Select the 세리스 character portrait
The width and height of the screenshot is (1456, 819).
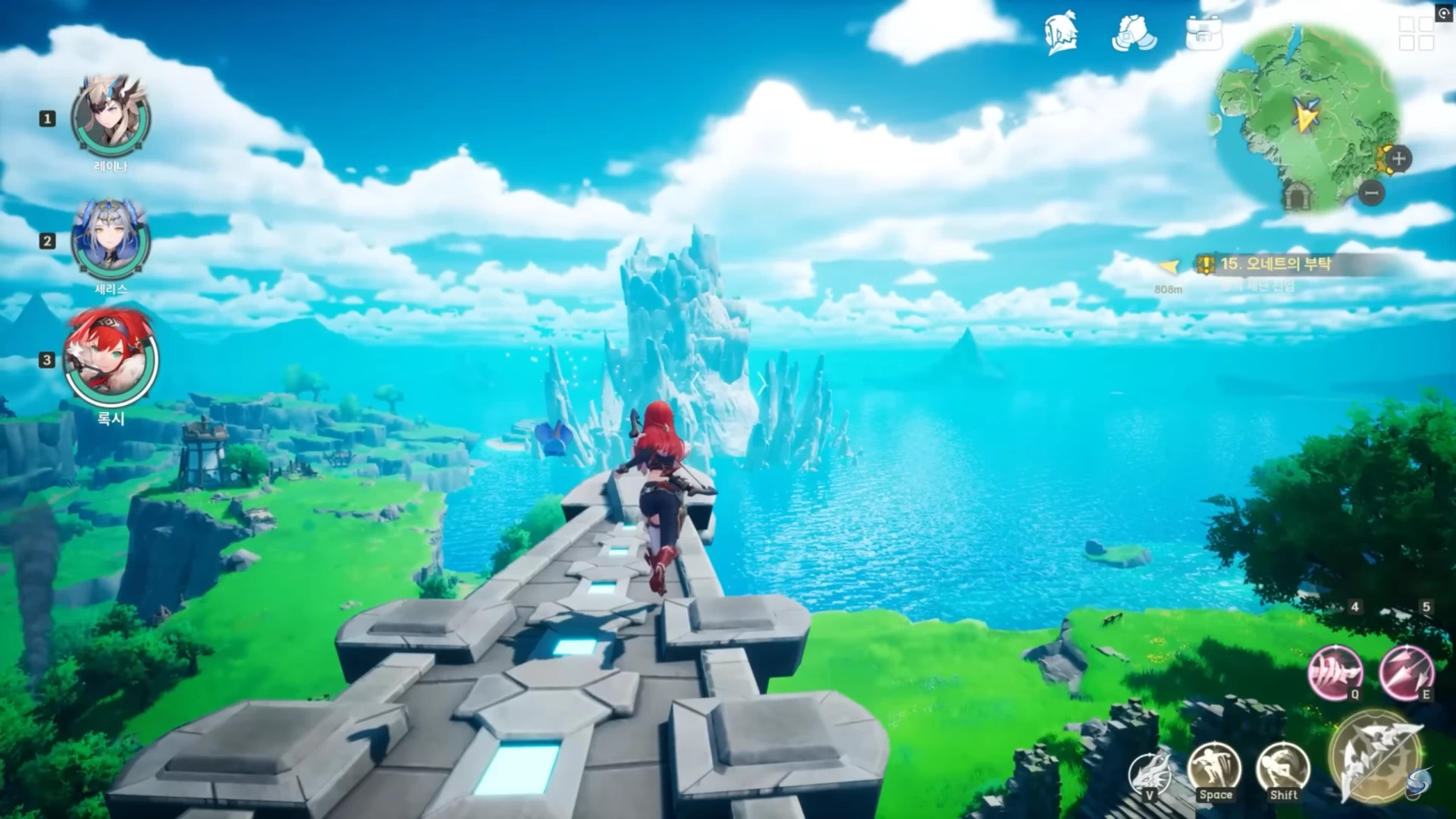tap(111, 240)
